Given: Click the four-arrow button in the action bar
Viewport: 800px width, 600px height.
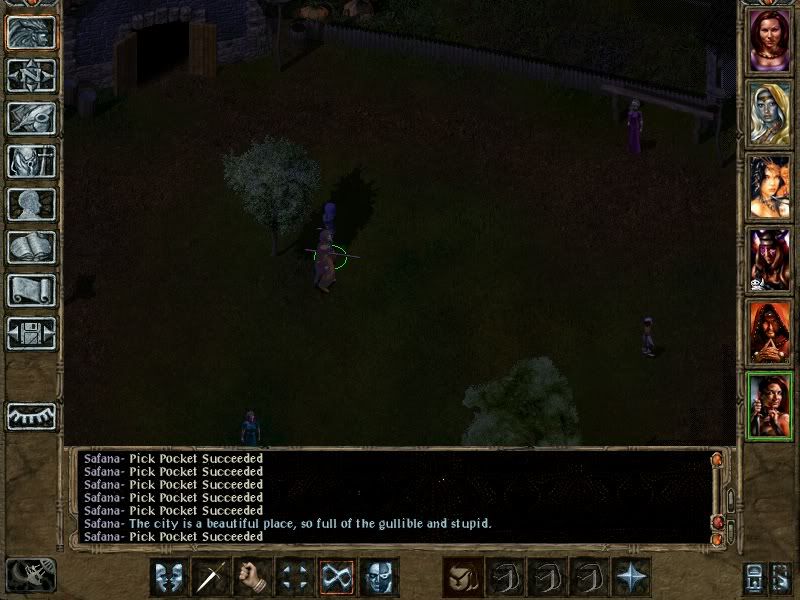Looking at the screenshot, I should [295, 577].
